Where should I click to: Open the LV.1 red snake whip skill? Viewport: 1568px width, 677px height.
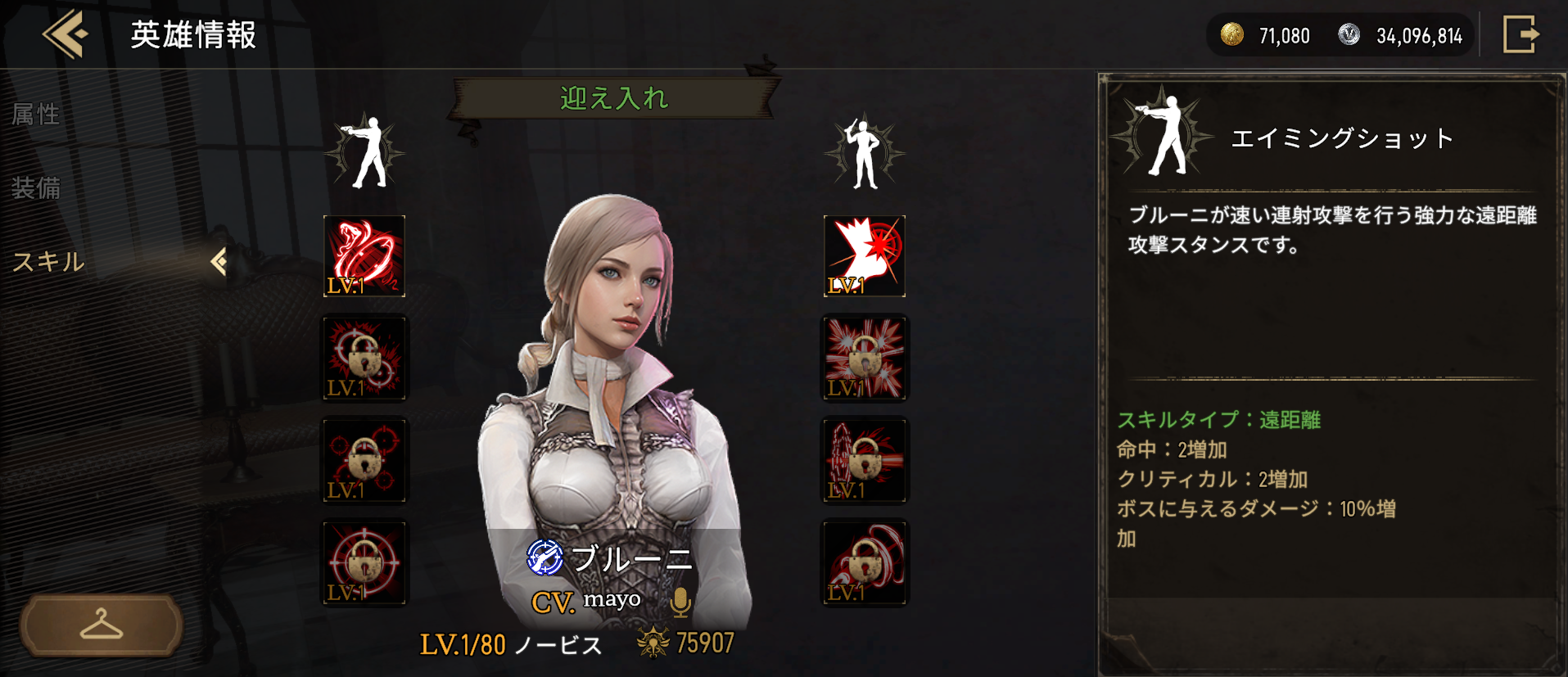(364, 255)
